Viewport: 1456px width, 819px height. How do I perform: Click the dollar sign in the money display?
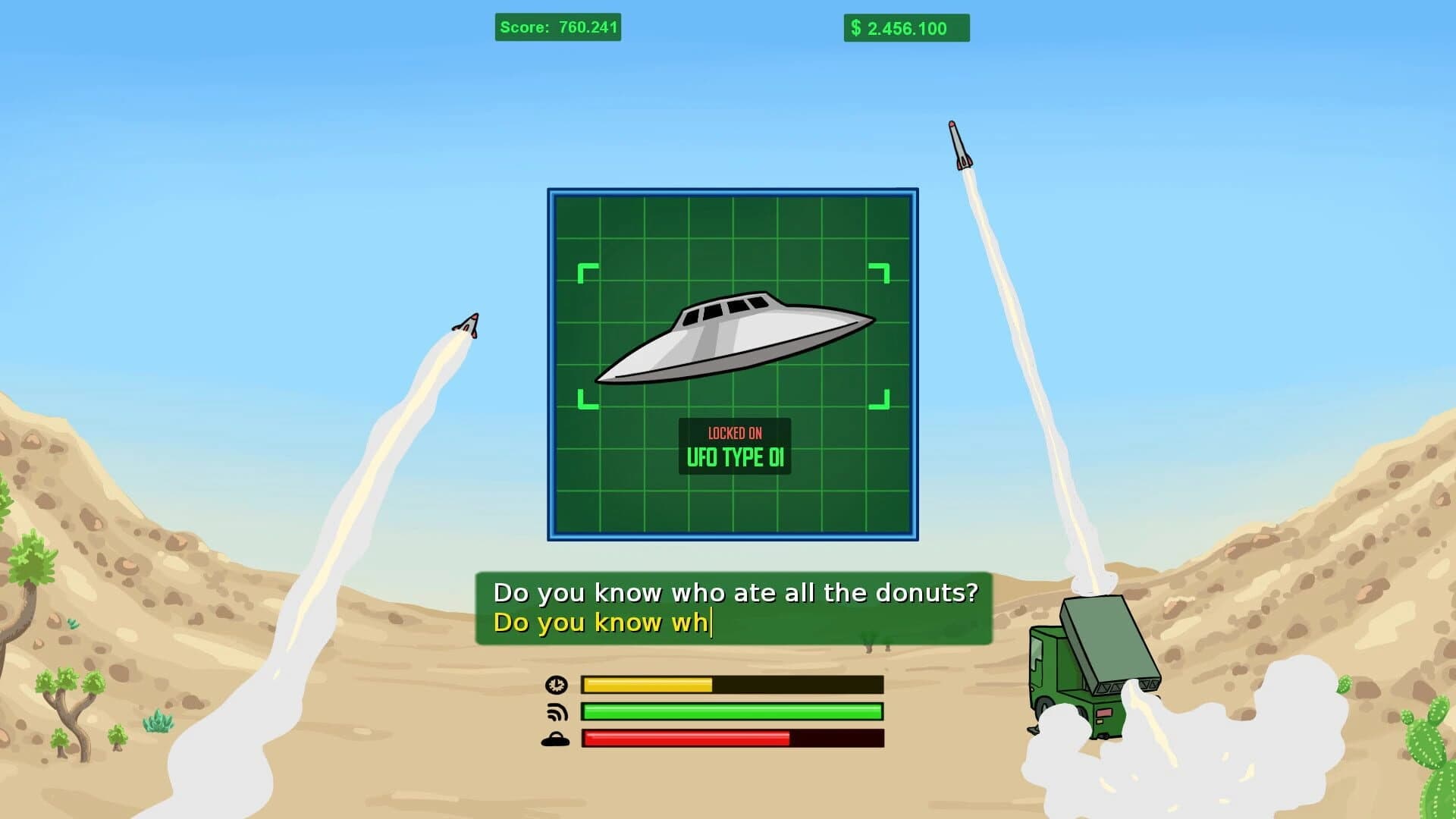pos(856,29)
